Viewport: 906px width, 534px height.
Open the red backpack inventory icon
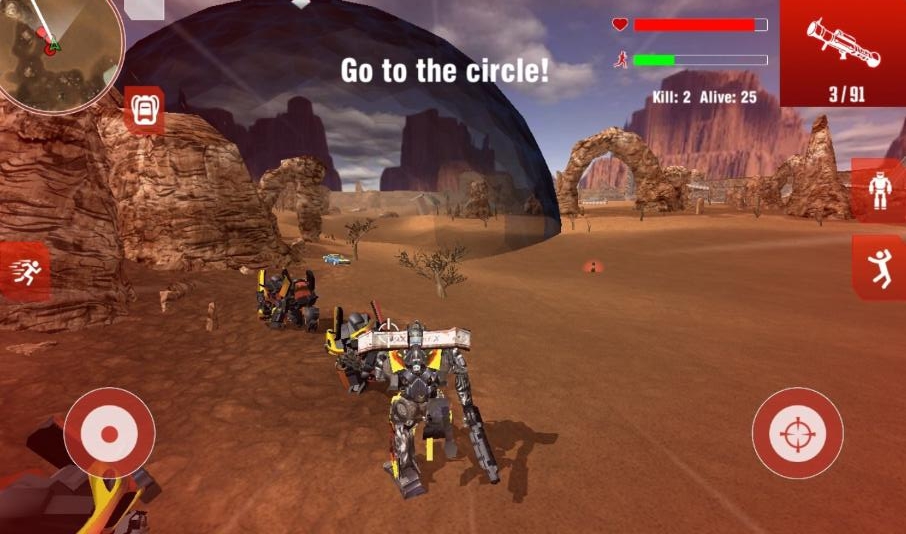tap(144, 109)
